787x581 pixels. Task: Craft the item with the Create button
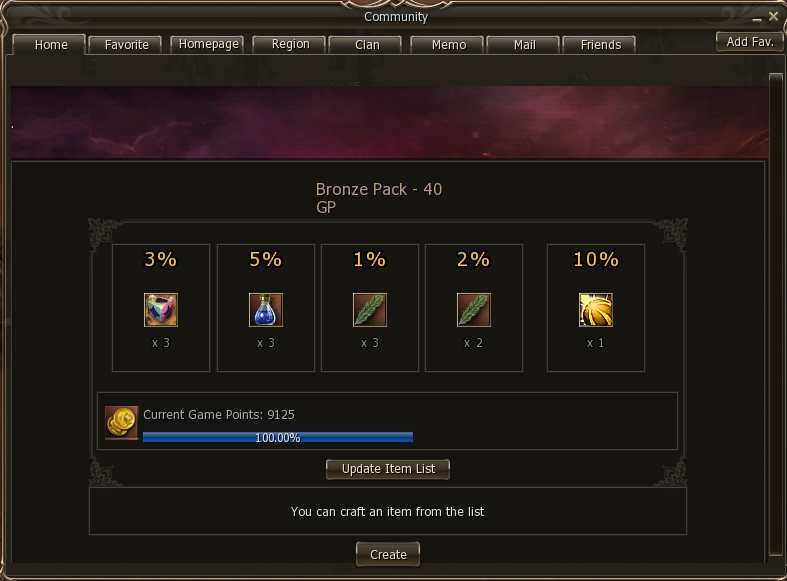coord(388,554)
